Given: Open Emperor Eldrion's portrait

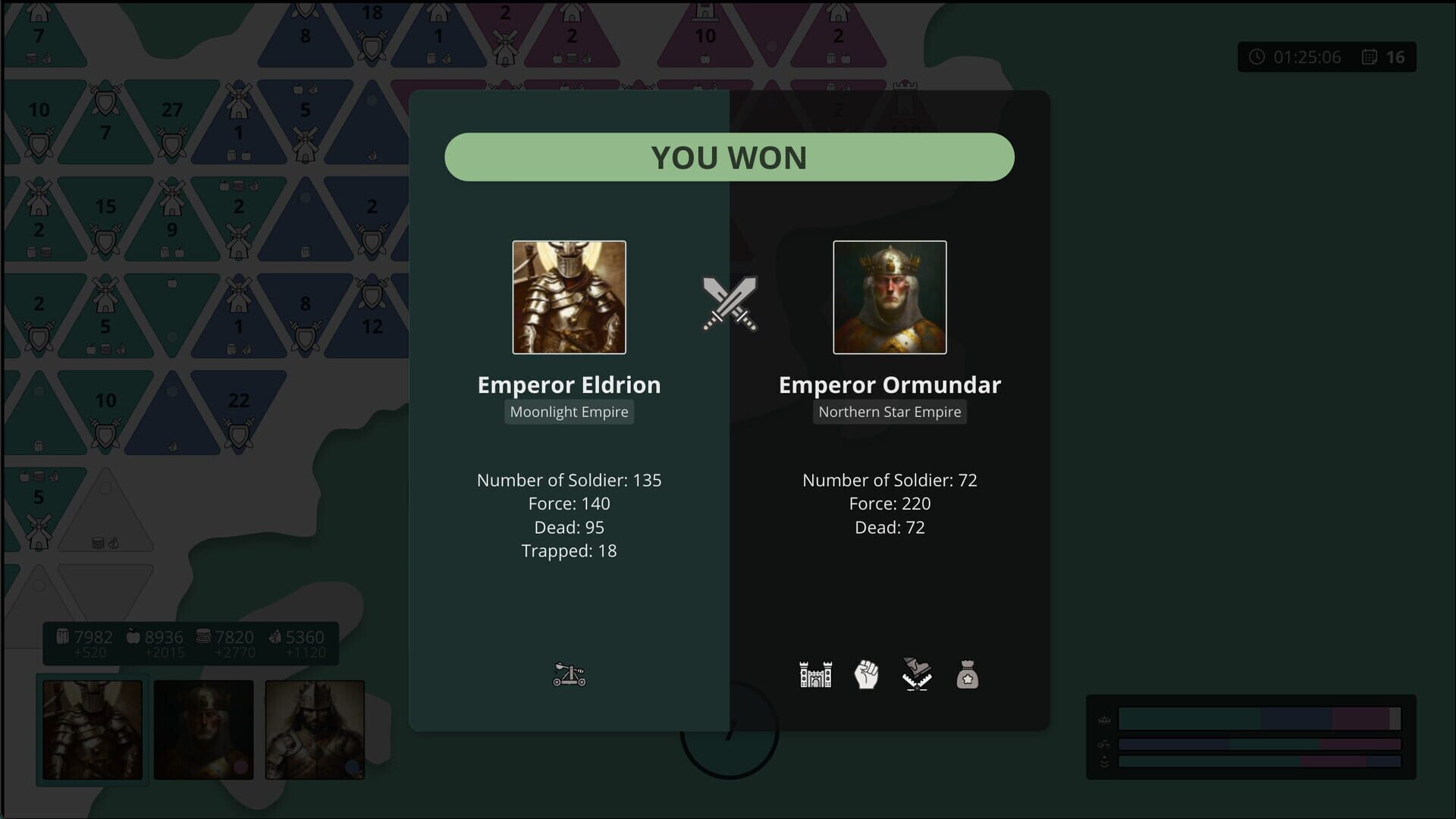Looking at the screenshot, I should [569, 297].
